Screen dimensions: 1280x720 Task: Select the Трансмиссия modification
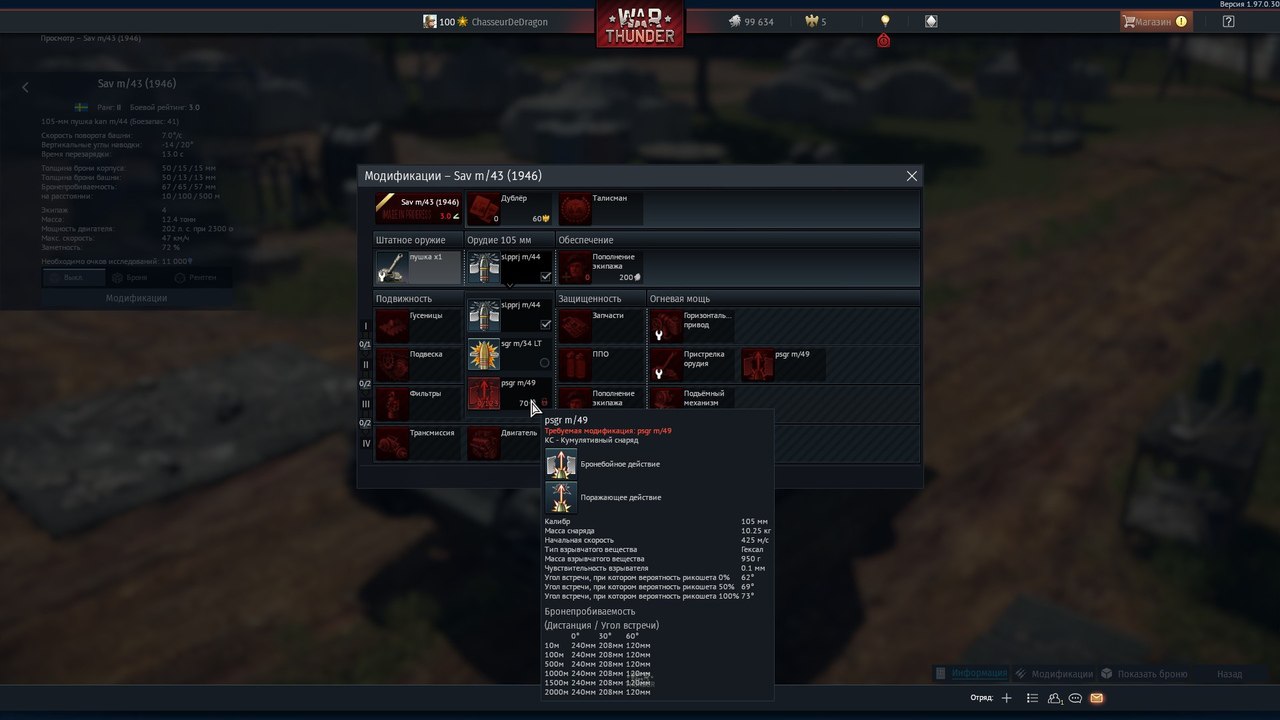coord(418,442)
